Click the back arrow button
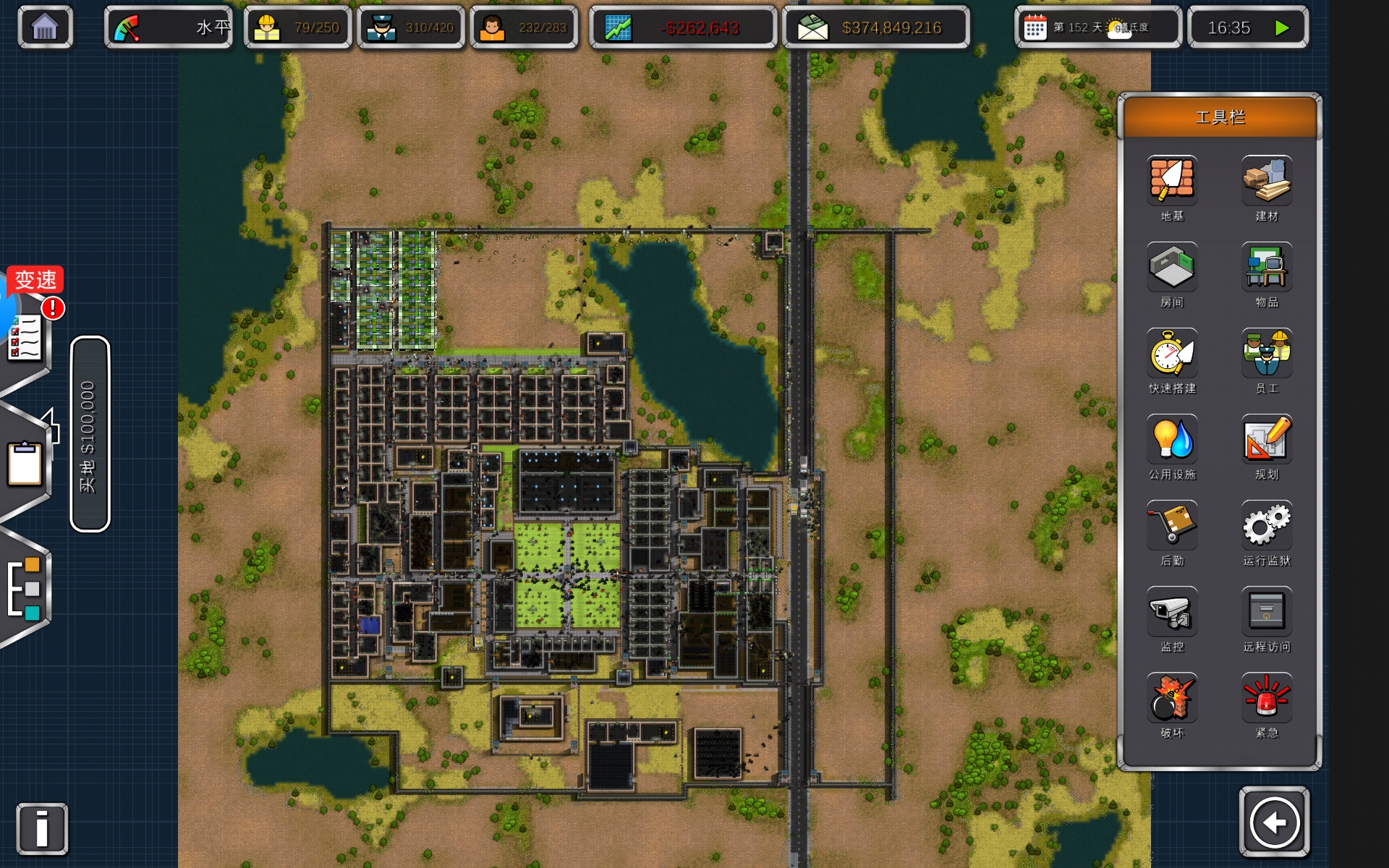 click(x=1274, y=822)
